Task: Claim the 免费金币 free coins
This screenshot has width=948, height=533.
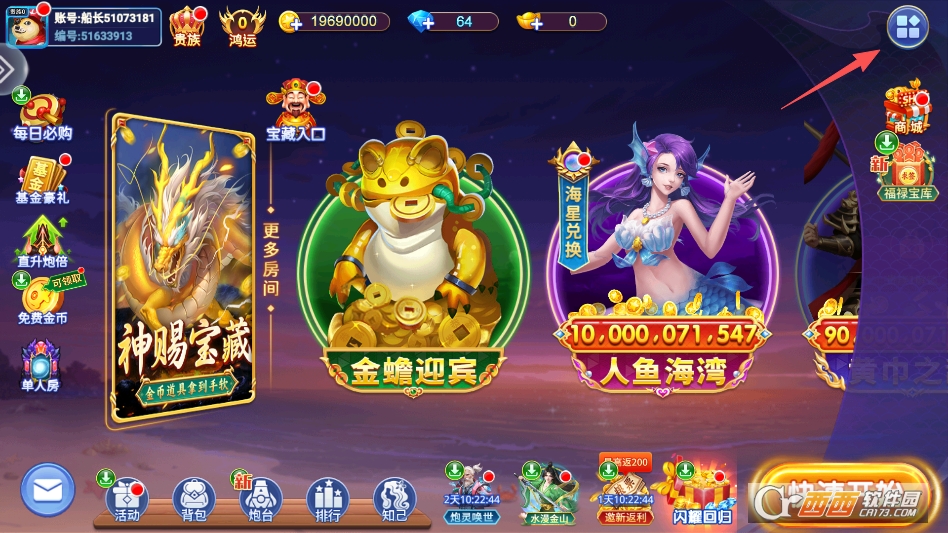Action: click(x=42, y=300)
